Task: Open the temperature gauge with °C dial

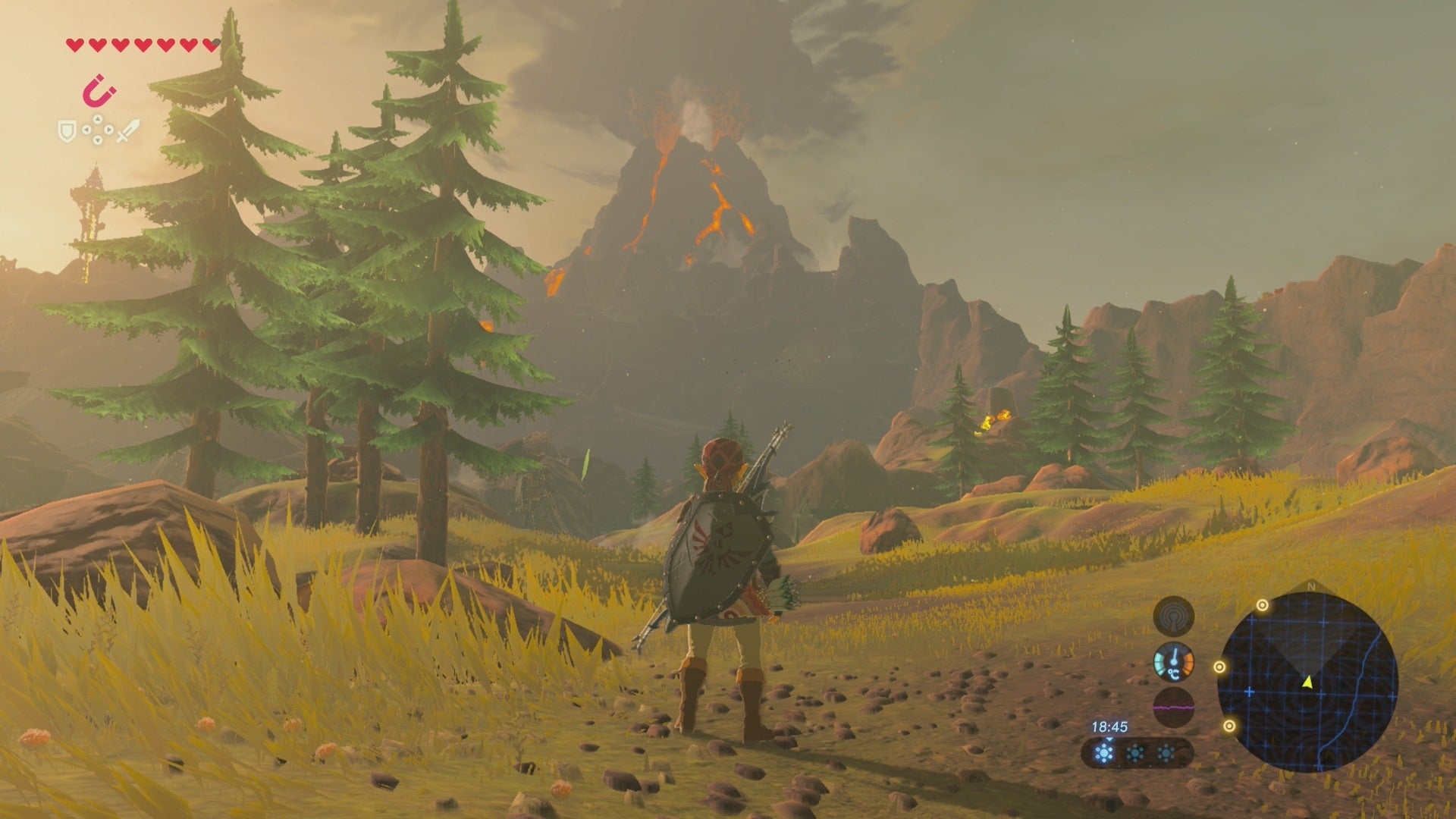Action: click(1174, 663)
